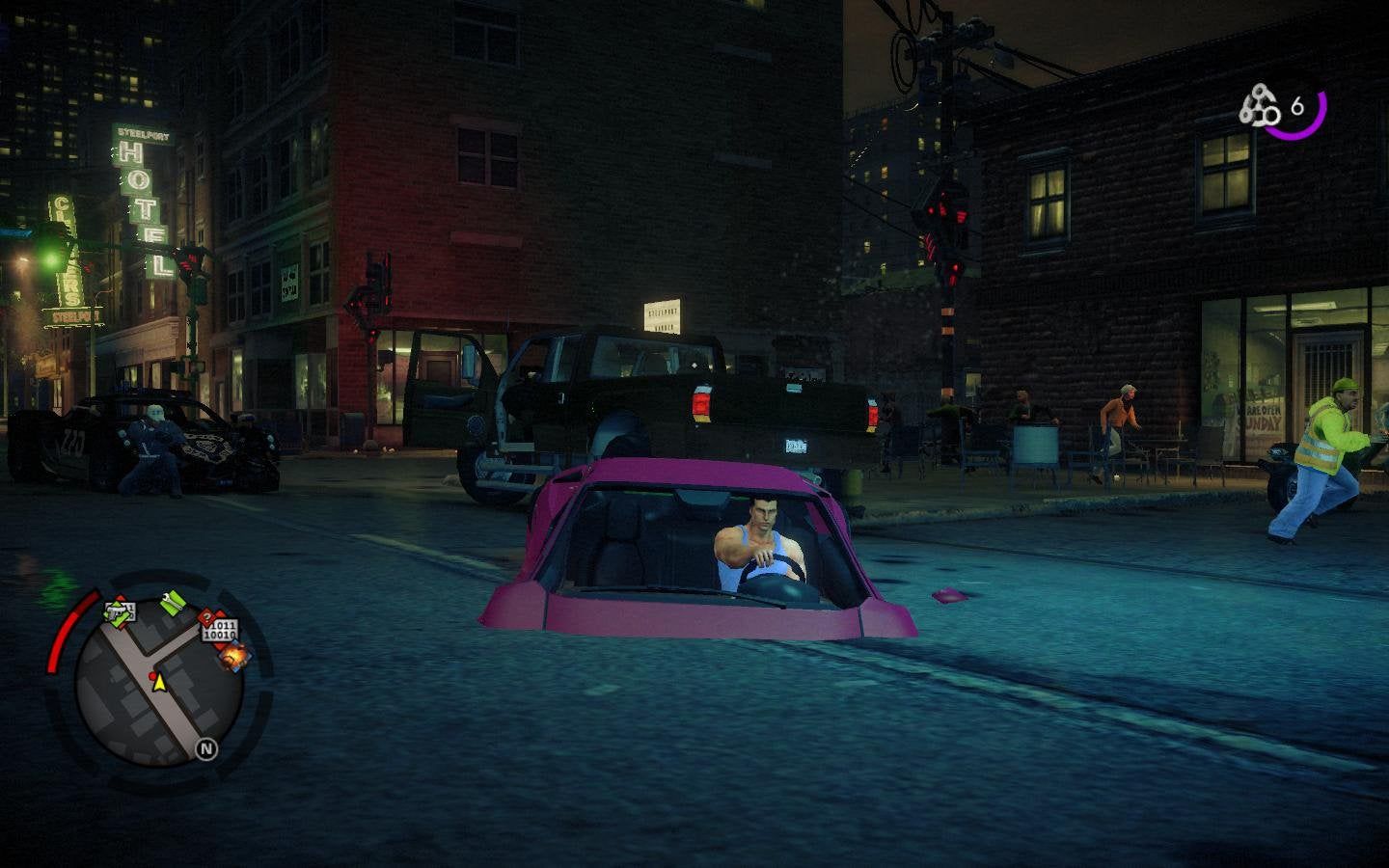Click the north compass indicator on minimap
Viewport: 1389px width, 868px height.
pyautogui.click(x=205, y=748)
